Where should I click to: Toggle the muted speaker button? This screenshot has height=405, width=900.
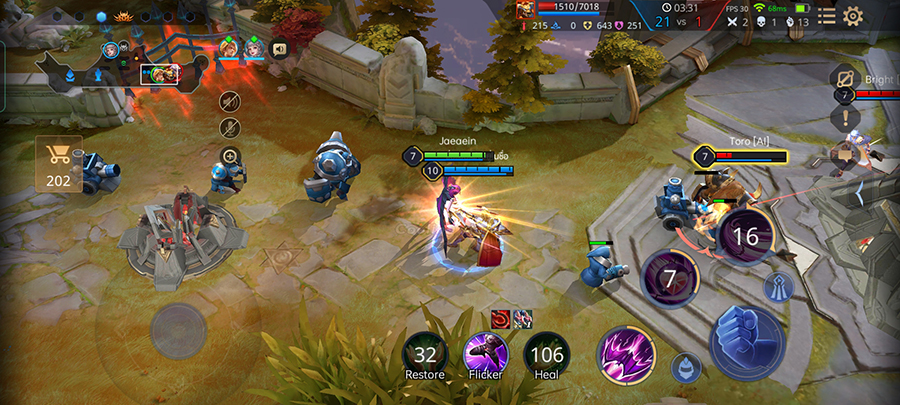(230, 100)
